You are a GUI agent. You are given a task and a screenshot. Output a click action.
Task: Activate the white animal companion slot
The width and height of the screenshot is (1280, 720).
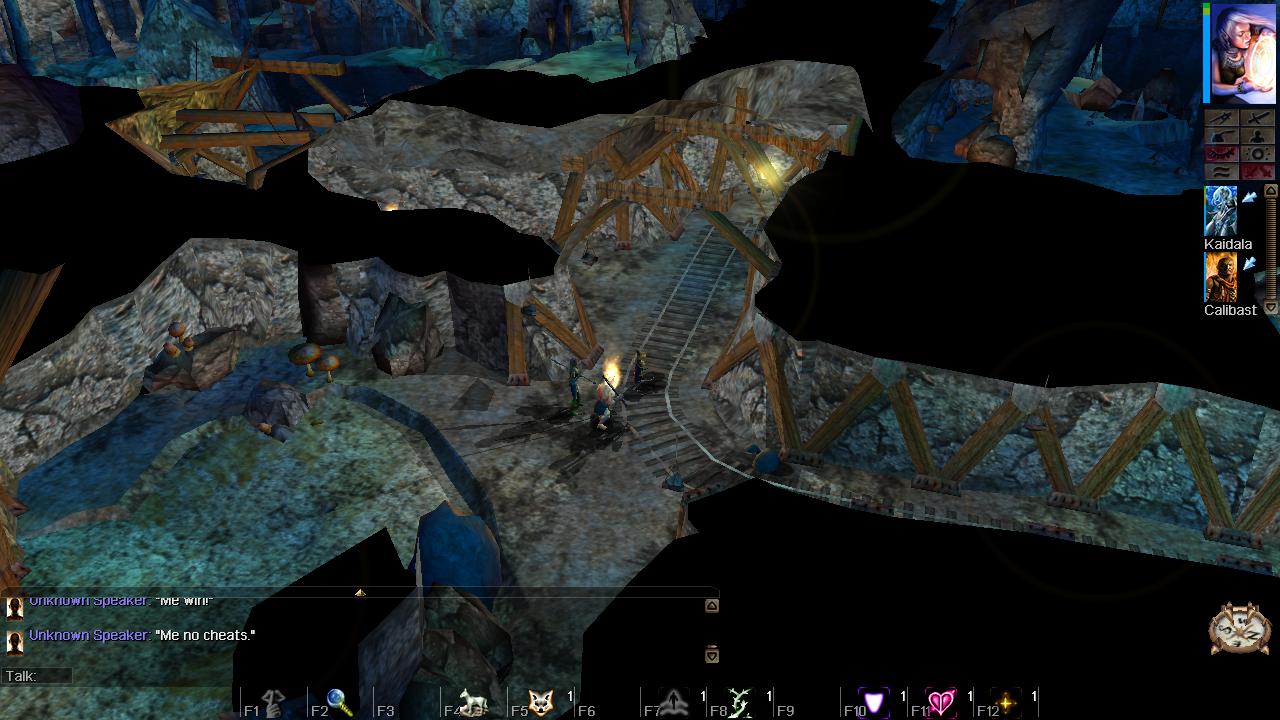point(472,703)
